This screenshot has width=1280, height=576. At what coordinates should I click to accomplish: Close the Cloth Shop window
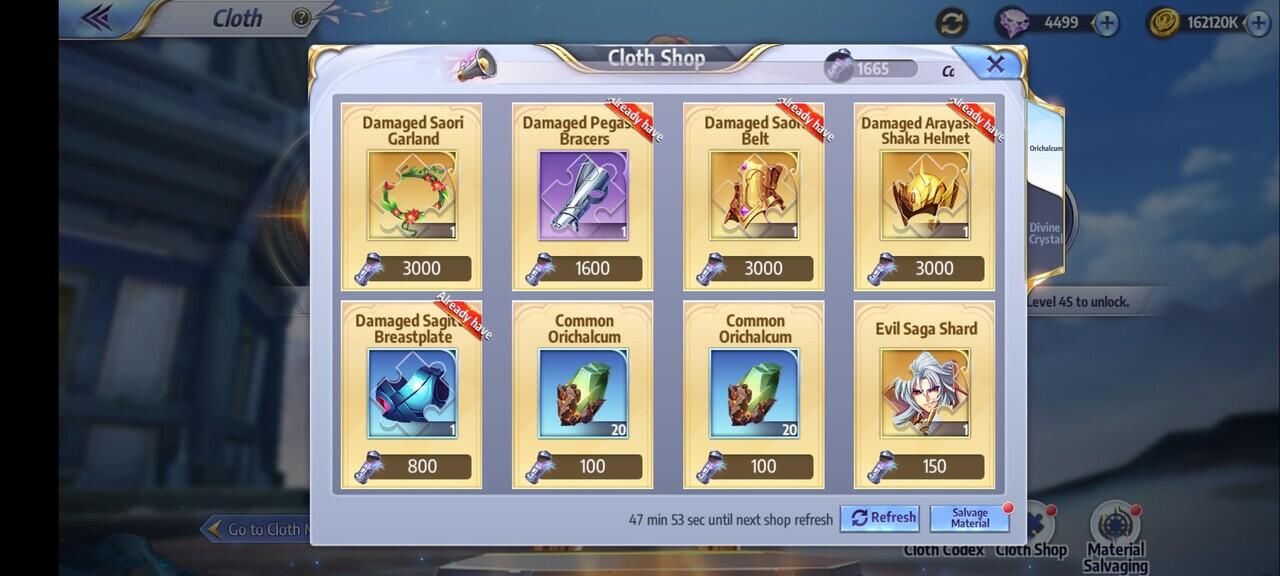(994, 65)
